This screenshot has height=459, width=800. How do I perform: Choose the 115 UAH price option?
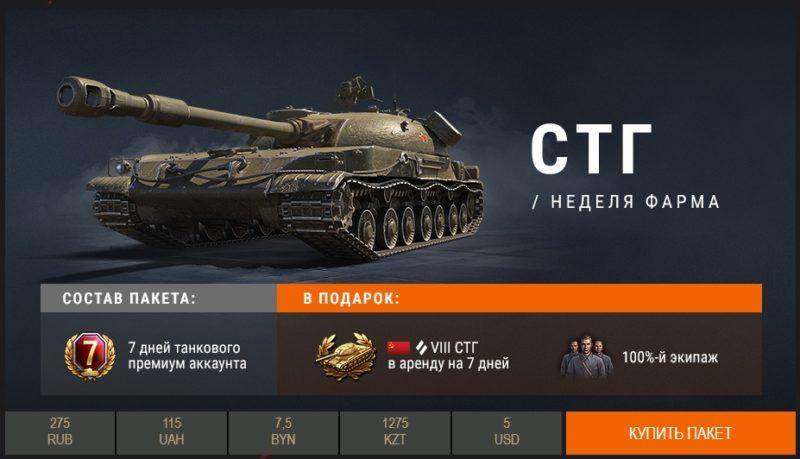(x=171, y=433)
